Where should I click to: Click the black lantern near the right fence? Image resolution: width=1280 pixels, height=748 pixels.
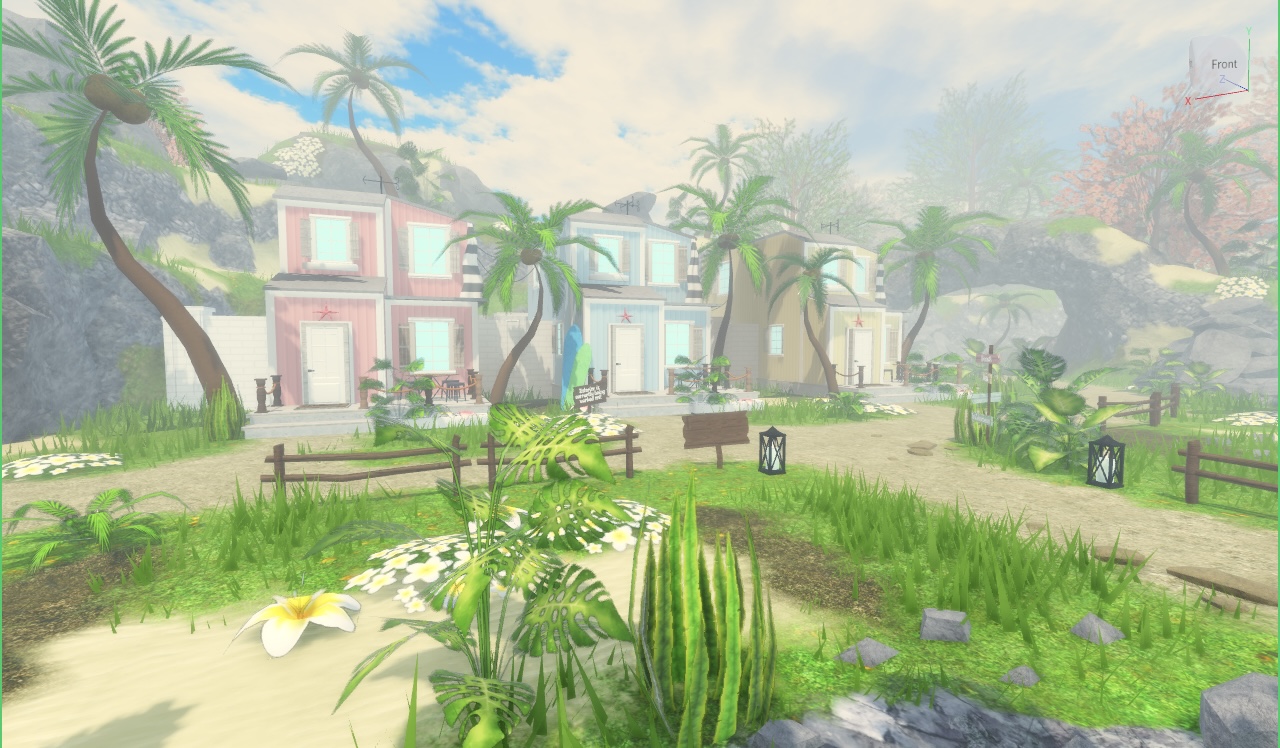pyautogui.click(x=1108, y=464)
